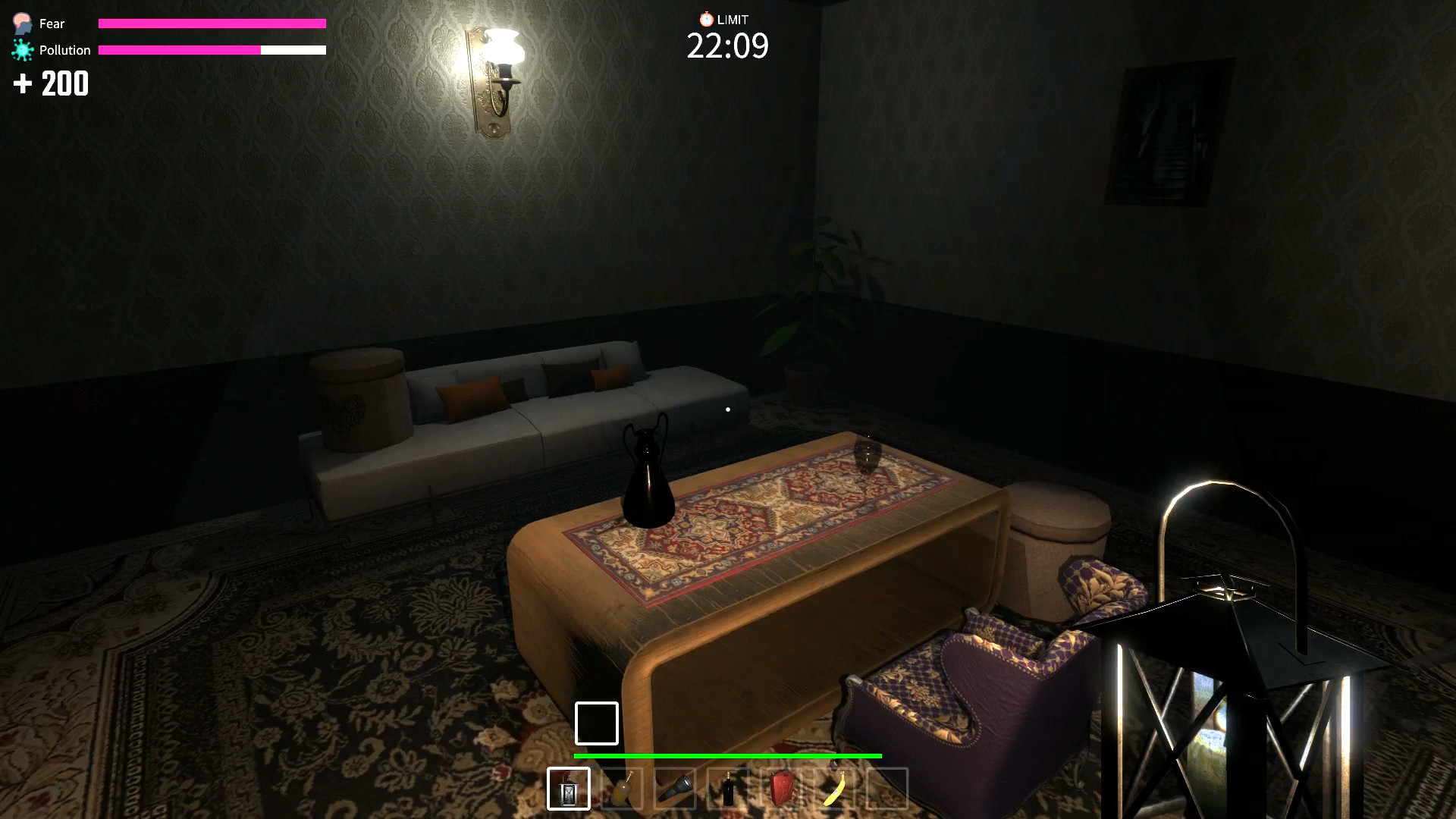Select the flask item in the hotbar
The image size is (1456, 819).
point(622,789)
